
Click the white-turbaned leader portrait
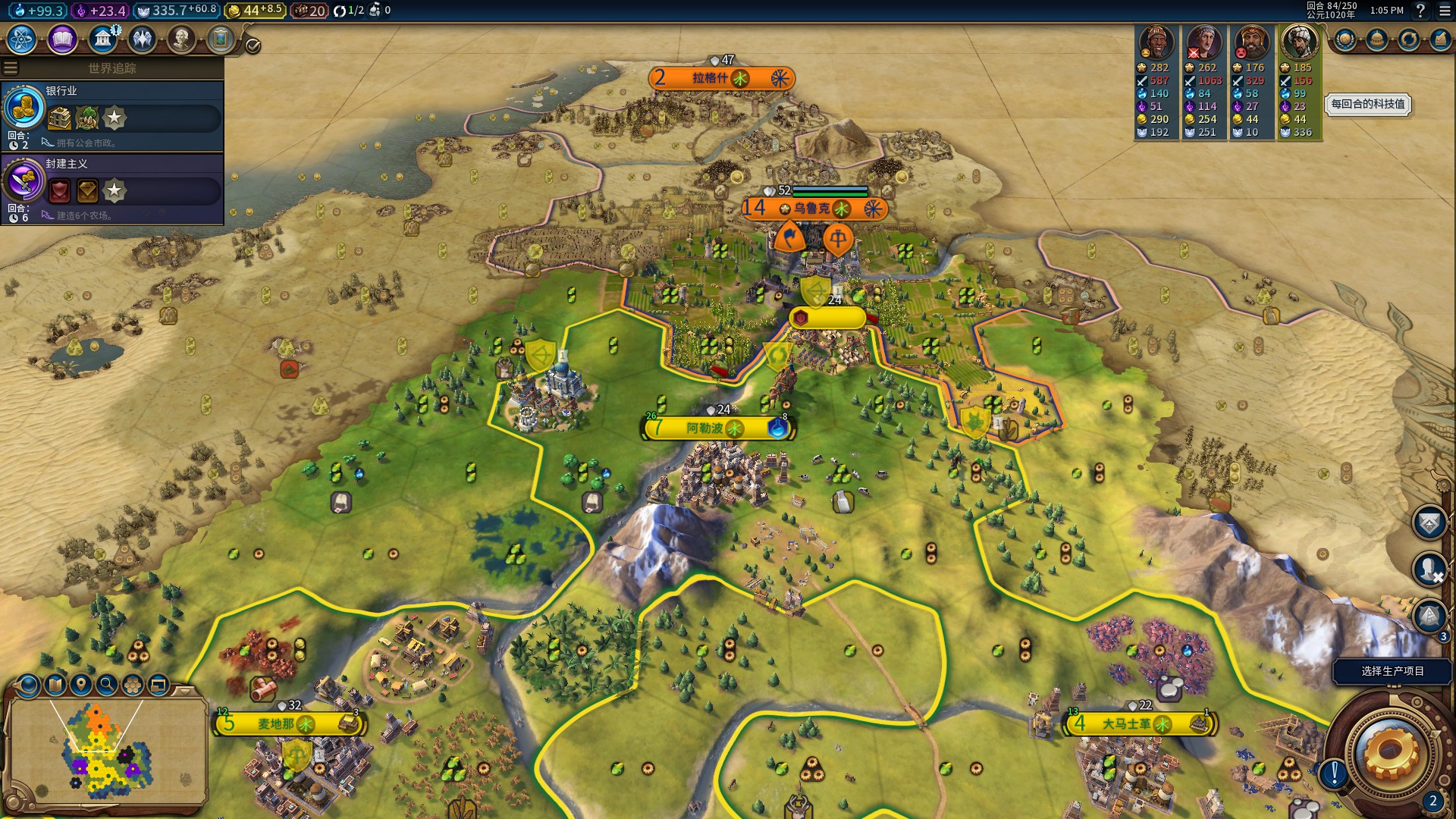tap(1299, 42)
